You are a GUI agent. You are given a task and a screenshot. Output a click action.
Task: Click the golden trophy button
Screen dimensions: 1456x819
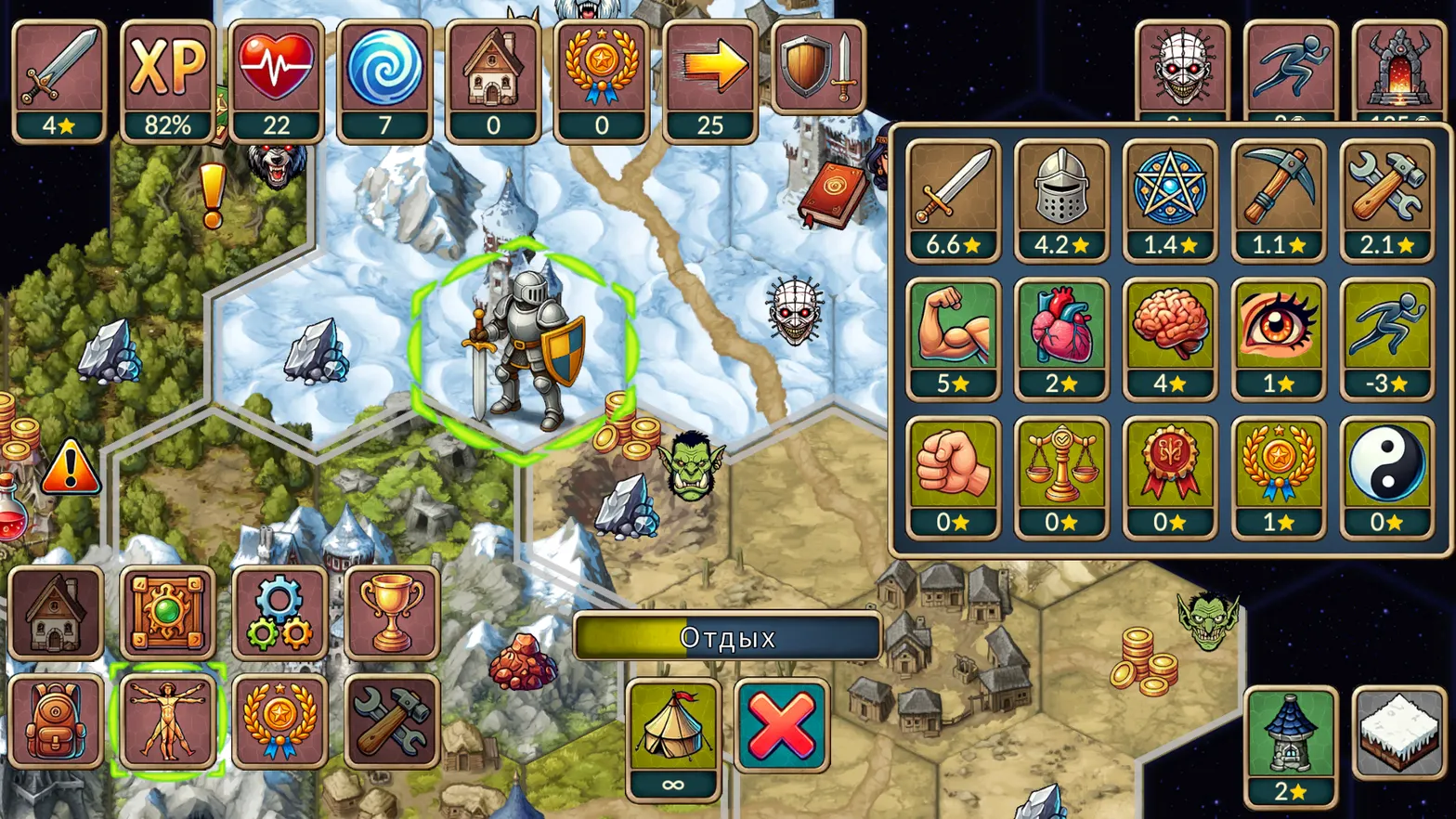(391, 613)
